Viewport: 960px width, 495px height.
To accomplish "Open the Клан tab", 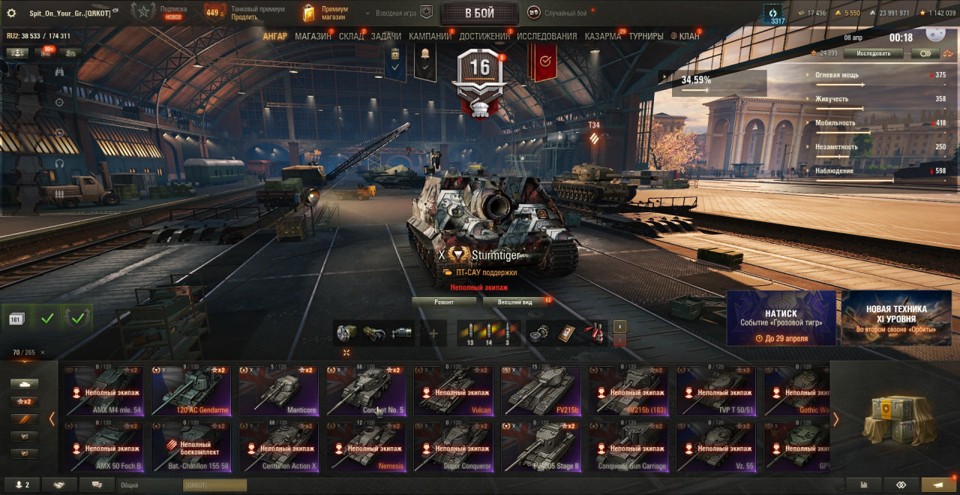I will [x=689, y=36].
